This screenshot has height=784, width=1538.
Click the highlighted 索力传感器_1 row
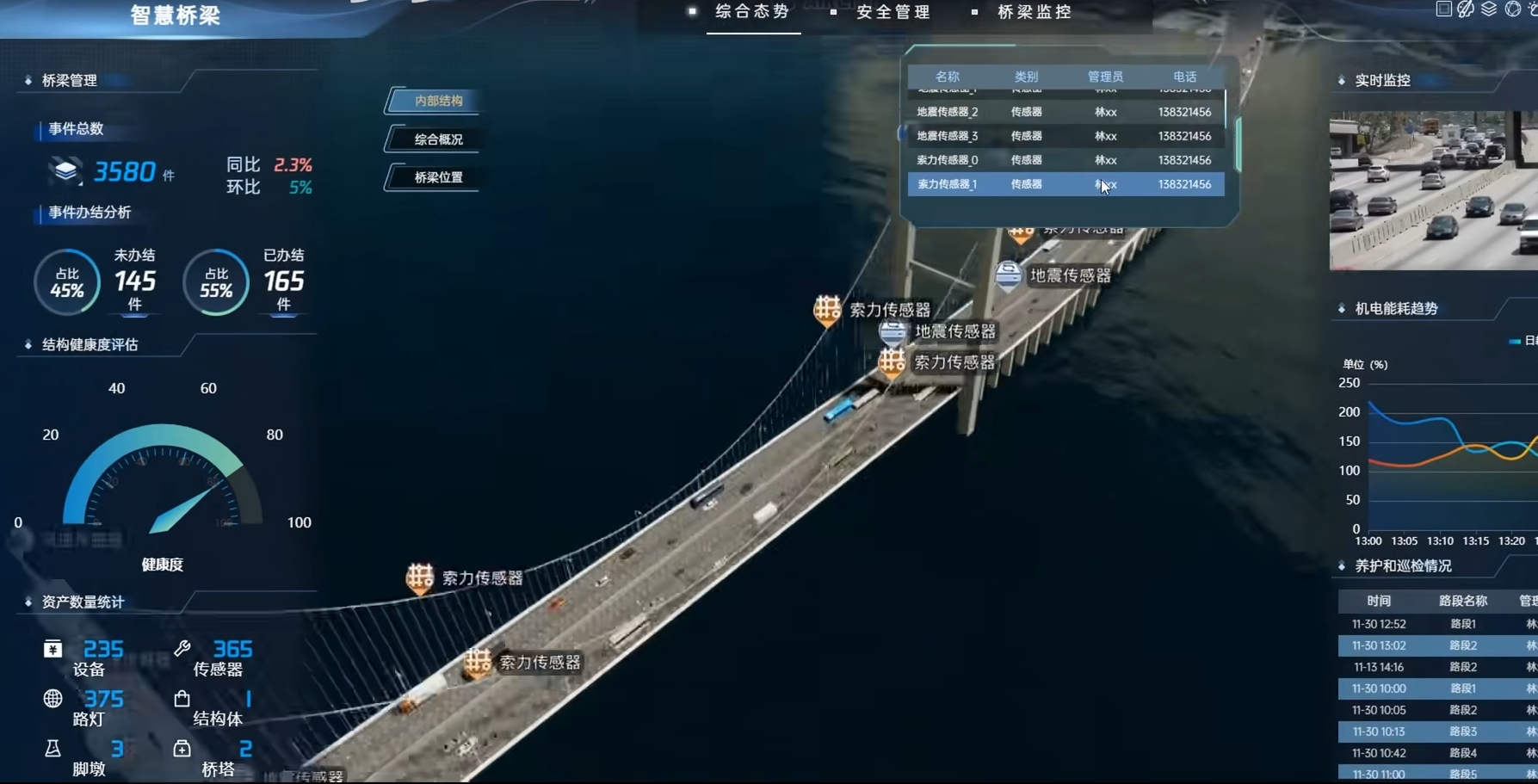pyautogui.click(x=1065, y=184)
